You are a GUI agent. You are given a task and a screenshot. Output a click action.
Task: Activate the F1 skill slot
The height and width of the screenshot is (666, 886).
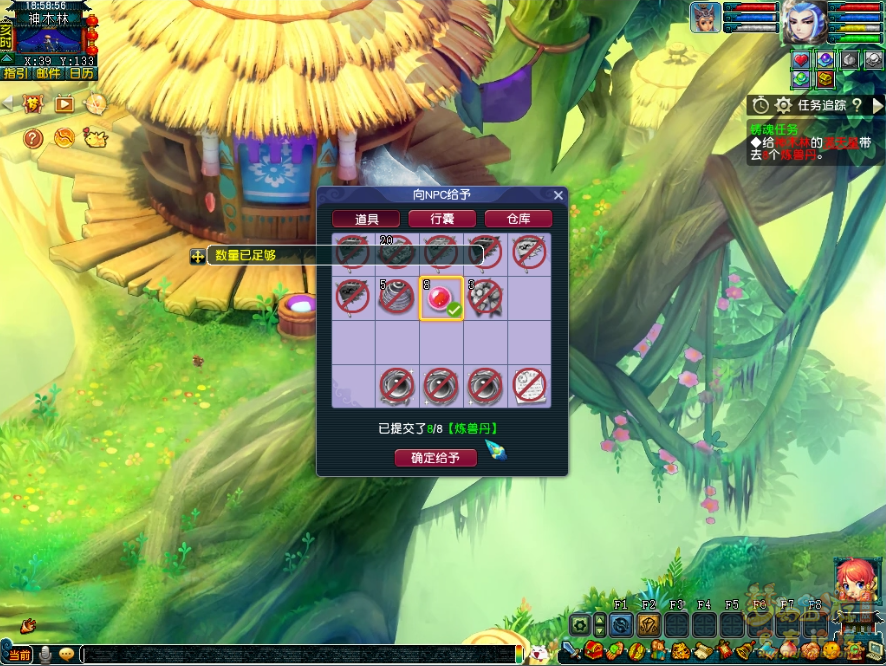coord(620,625)
